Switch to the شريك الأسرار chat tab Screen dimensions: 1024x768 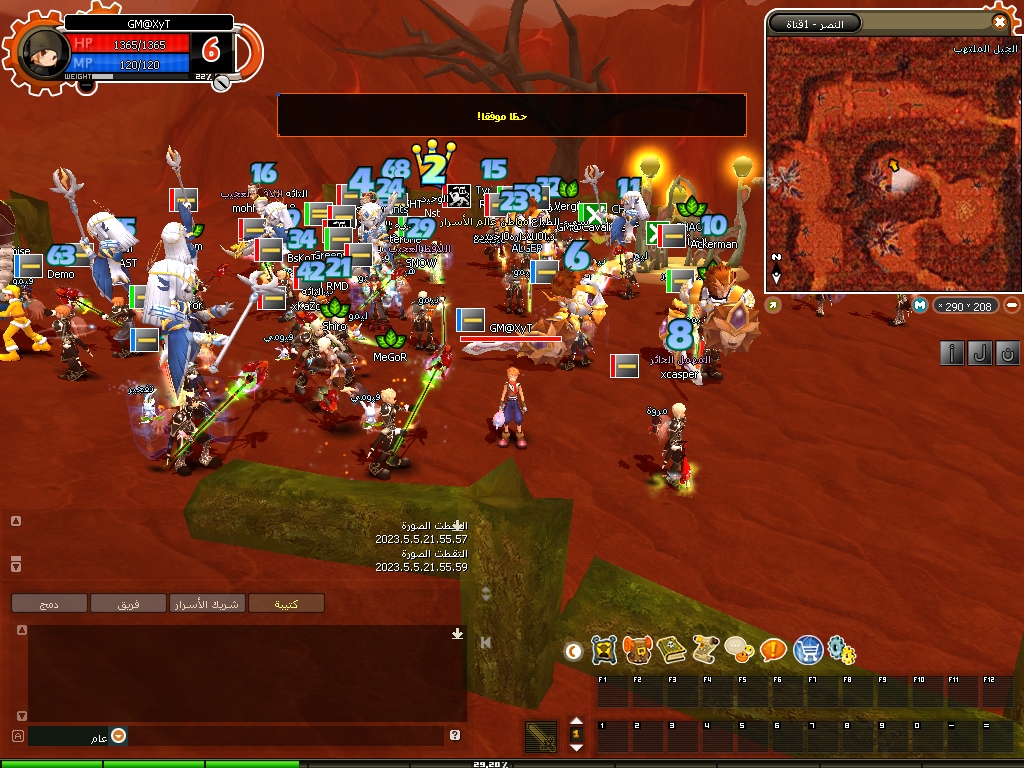pos(207,603)
